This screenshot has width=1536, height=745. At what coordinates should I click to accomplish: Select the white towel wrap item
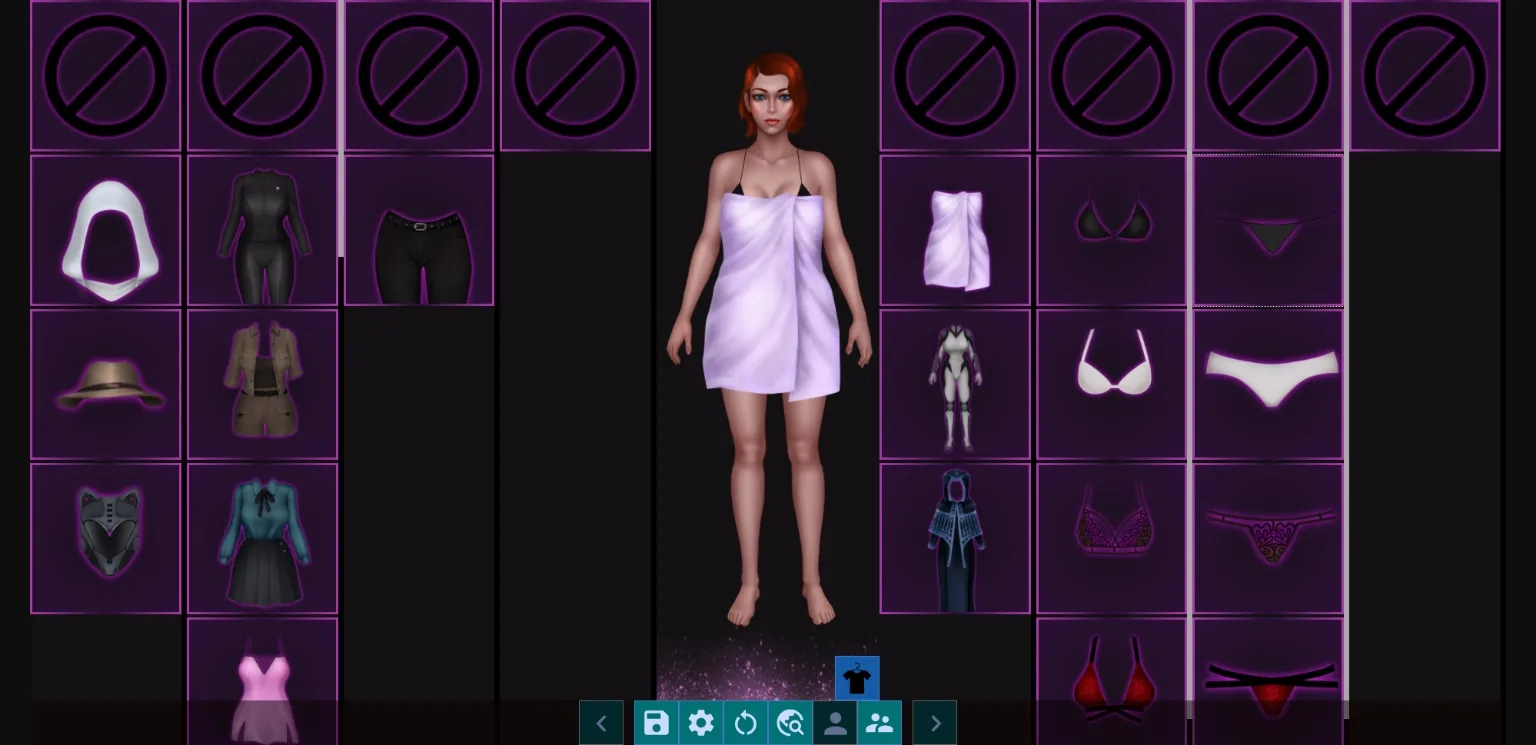click(954, 229)
